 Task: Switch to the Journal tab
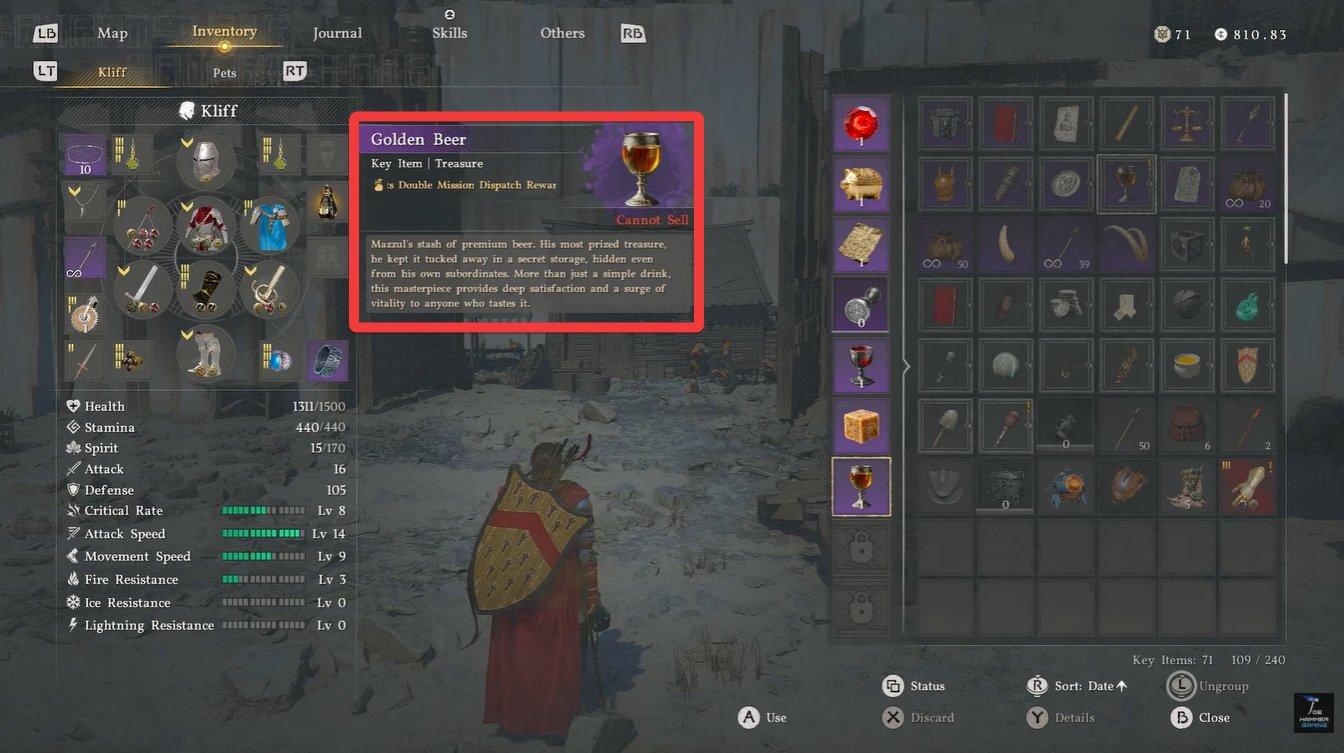[x=337, y=33]
